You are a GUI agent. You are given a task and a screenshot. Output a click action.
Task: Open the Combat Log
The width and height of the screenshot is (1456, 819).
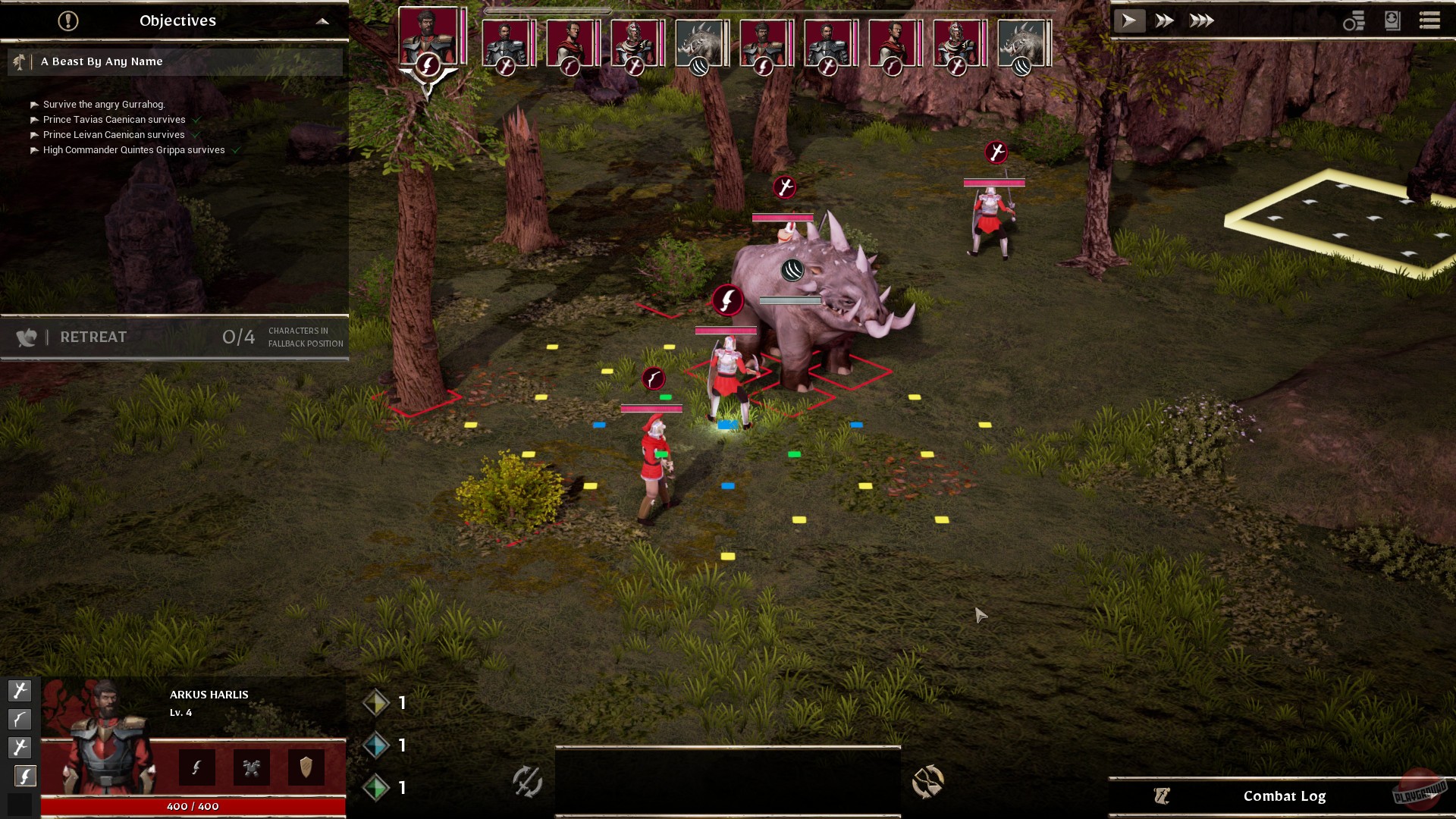tap(1285, 795)
